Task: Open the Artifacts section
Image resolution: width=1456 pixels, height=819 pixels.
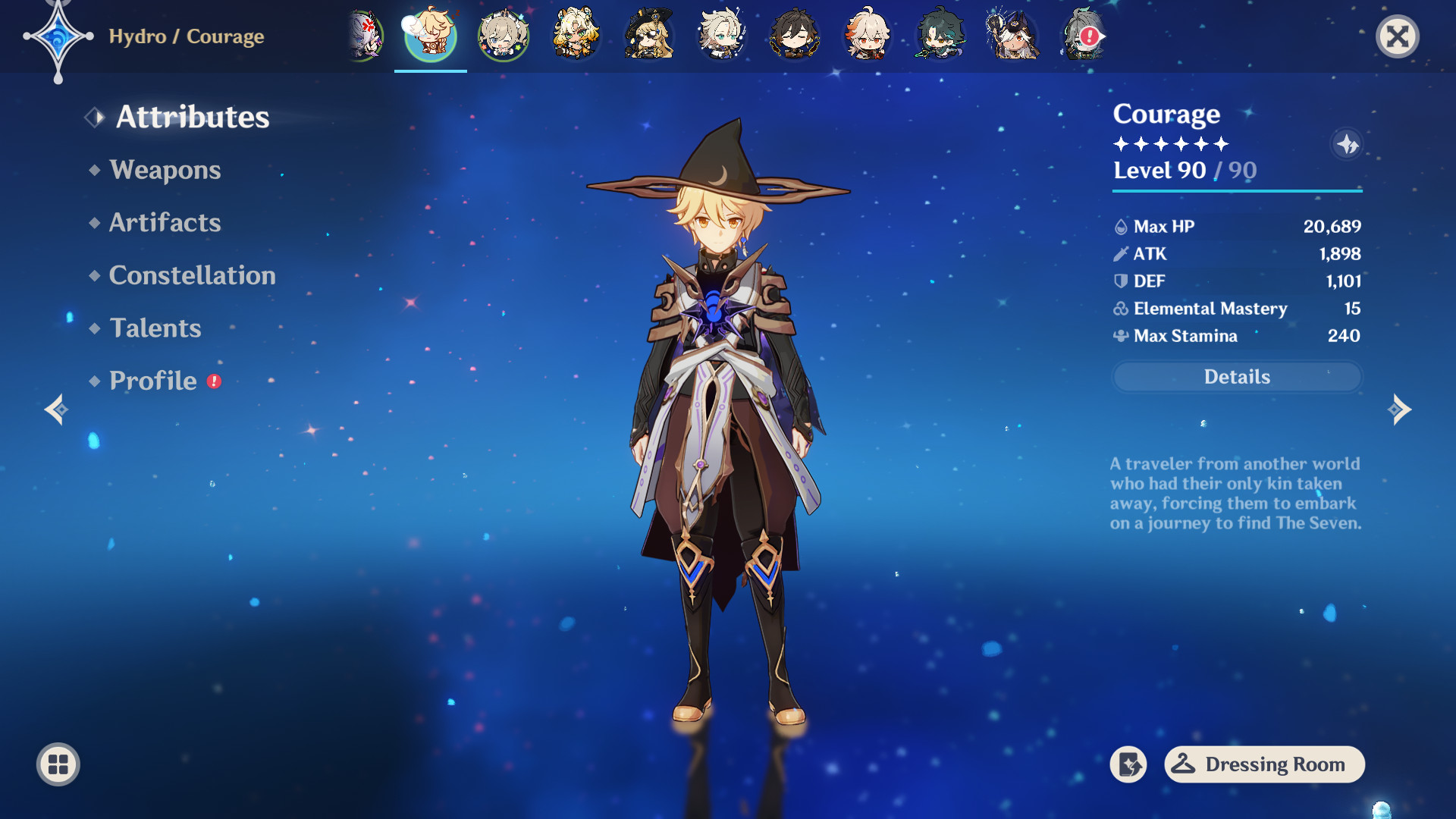Action: coord(165,222)
